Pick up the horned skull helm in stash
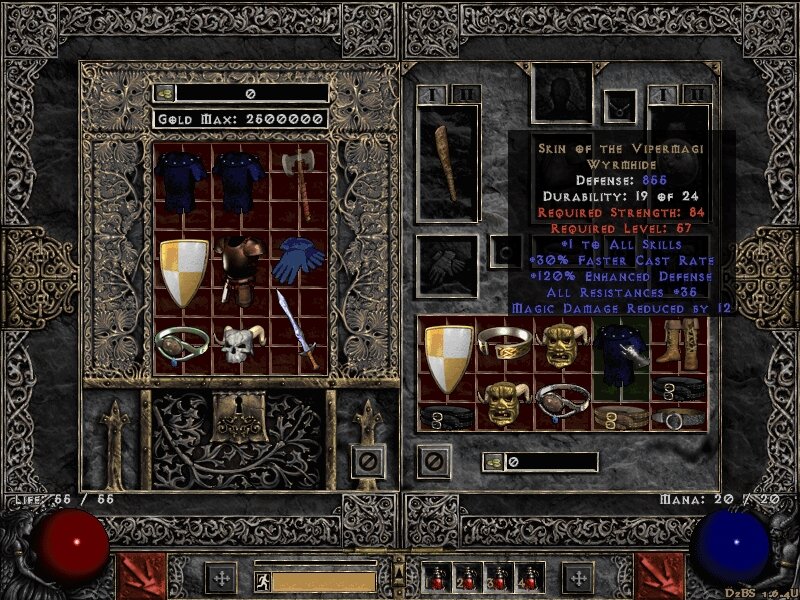Screen dimensions: 800x600 click(240, 345)
